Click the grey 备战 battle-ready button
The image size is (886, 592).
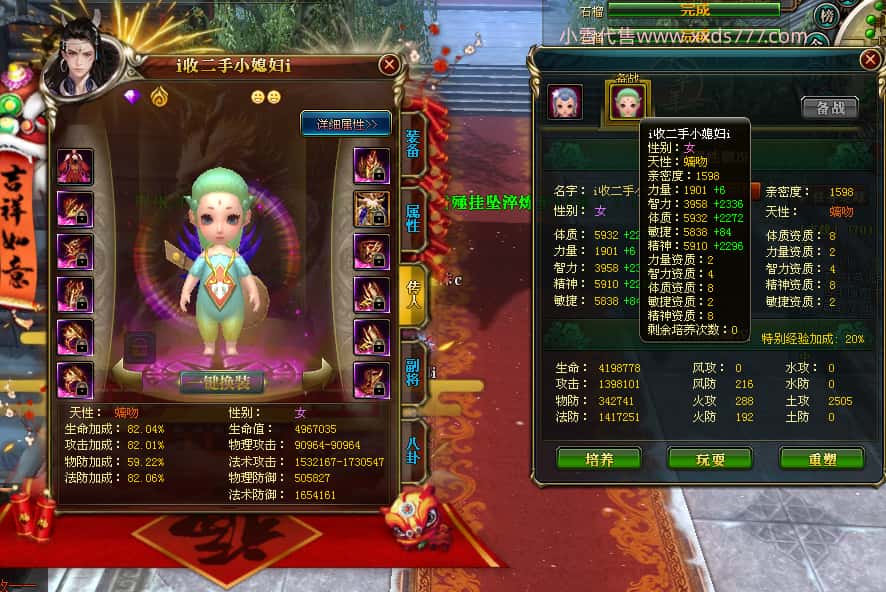(x=829, y=108)
